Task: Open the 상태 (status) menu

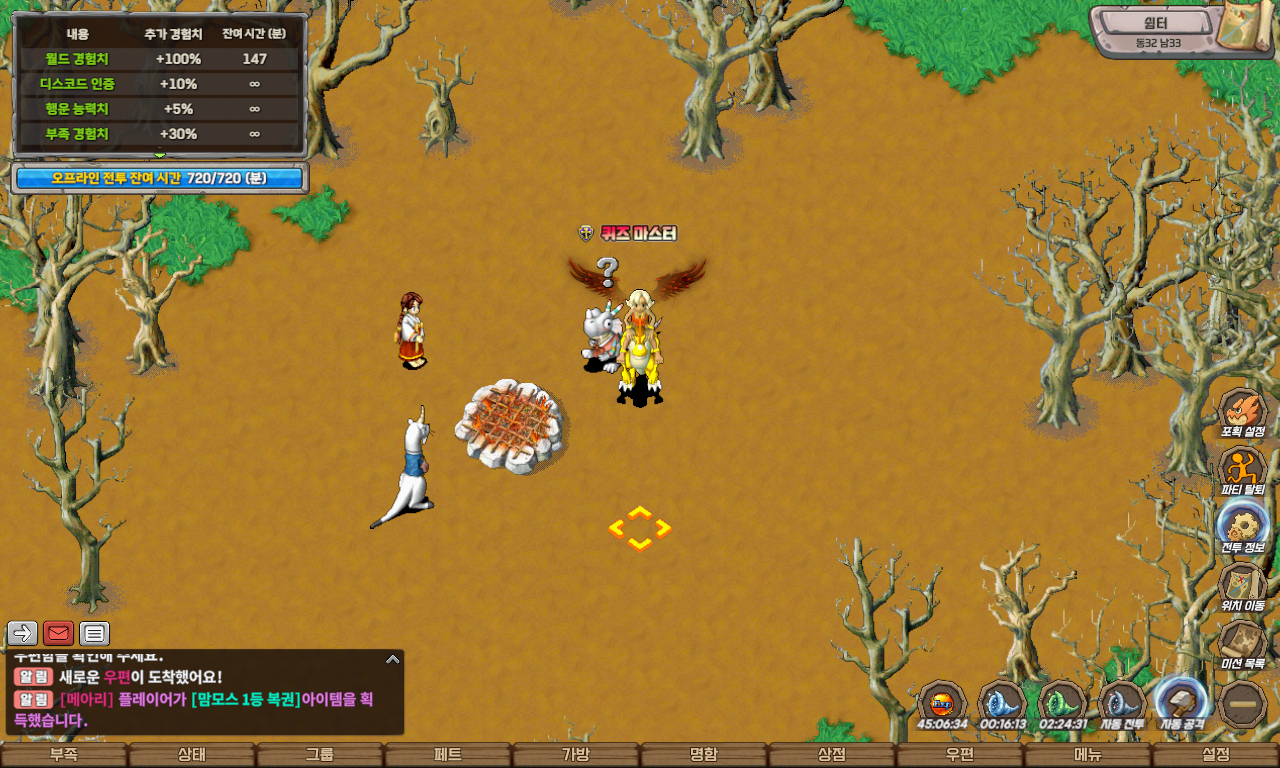Action: tap(192, 755)
